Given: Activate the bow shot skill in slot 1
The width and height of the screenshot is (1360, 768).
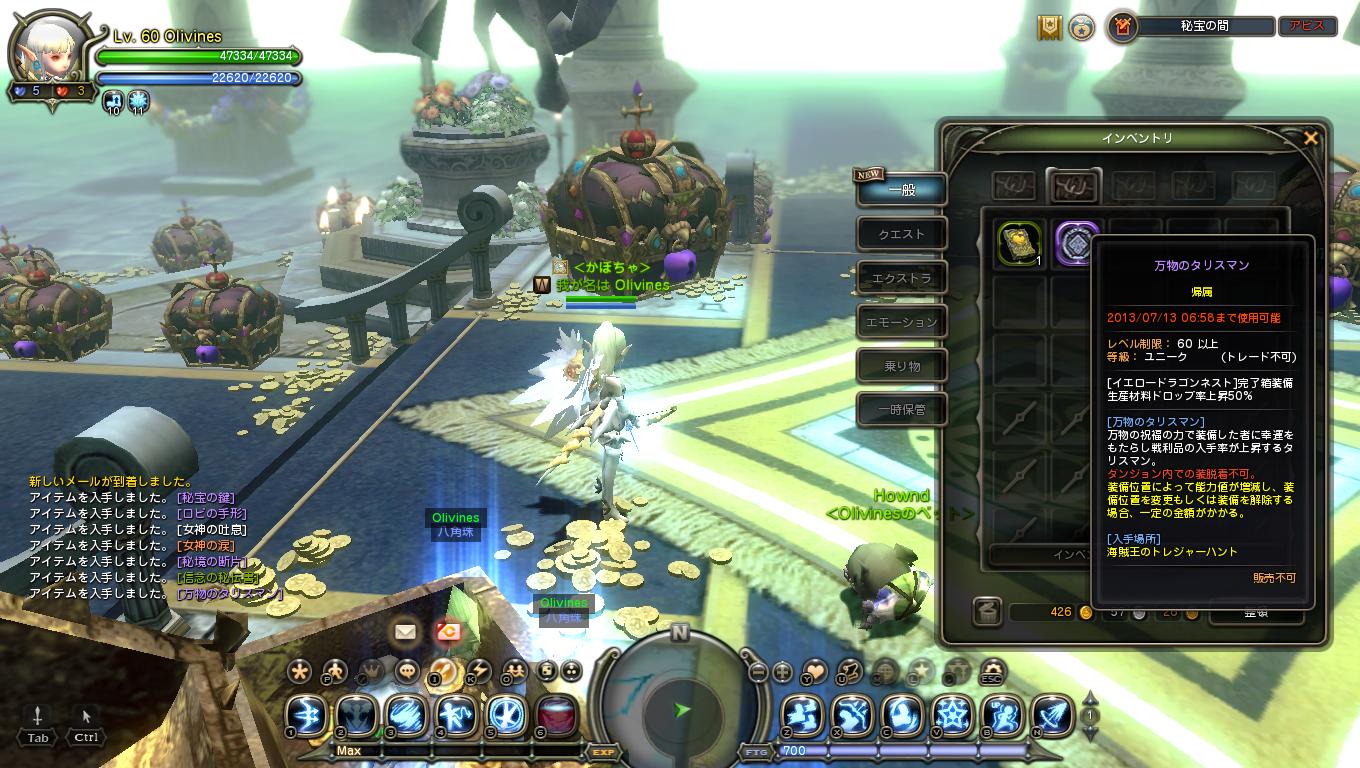Looking at the screenshot, I should tap(304, 715).
